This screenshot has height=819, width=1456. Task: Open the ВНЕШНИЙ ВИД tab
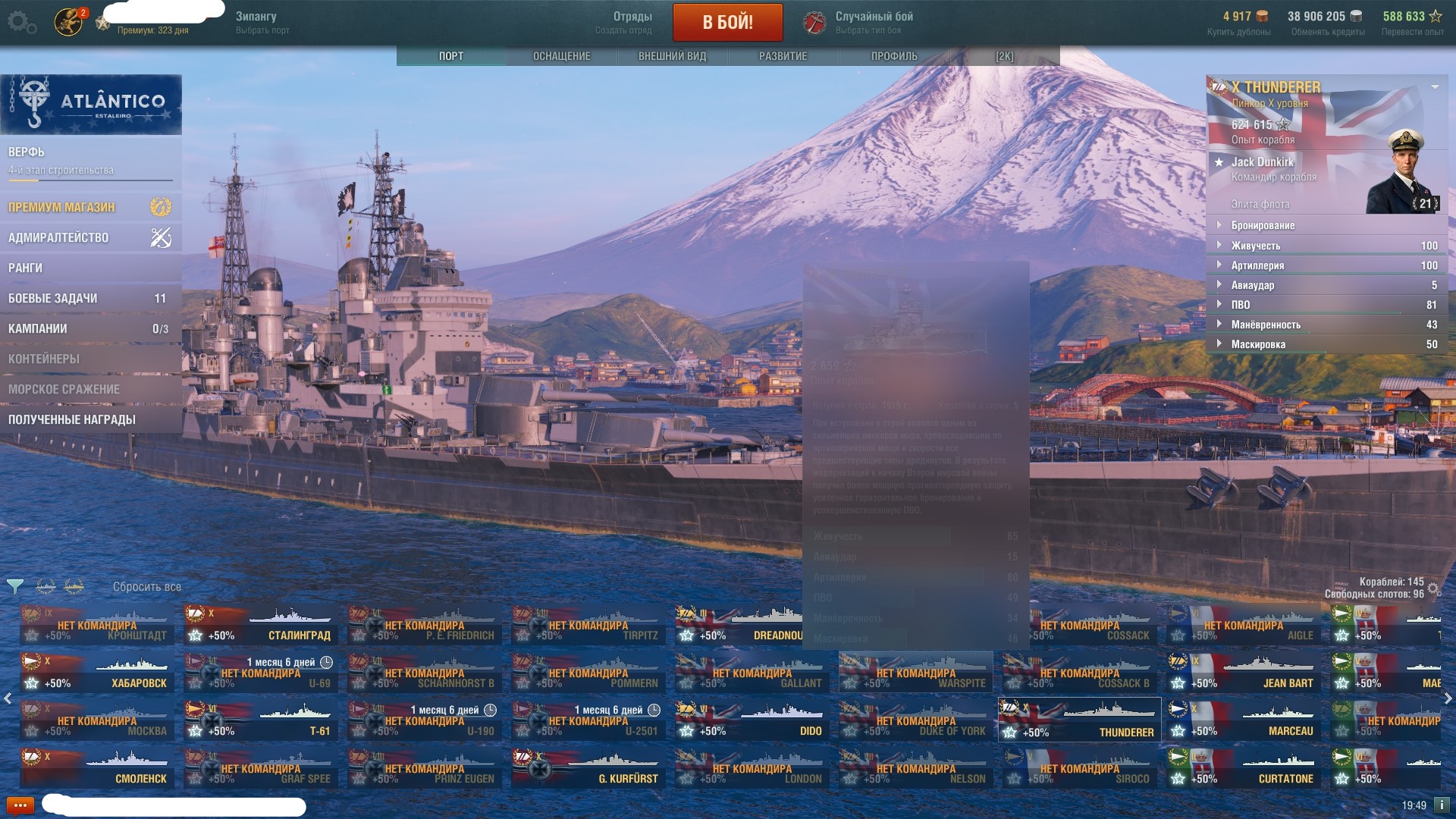[x=672, y=56]
